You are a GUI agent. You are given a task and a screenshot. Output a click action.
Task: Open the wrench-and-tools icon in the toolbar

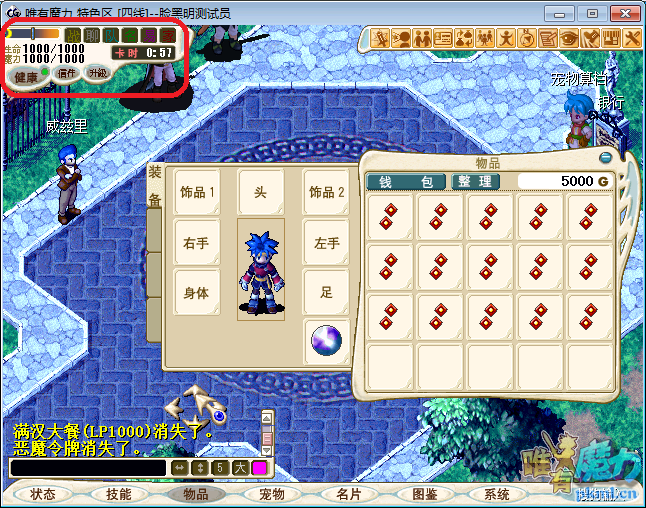[x=633, y=39]
